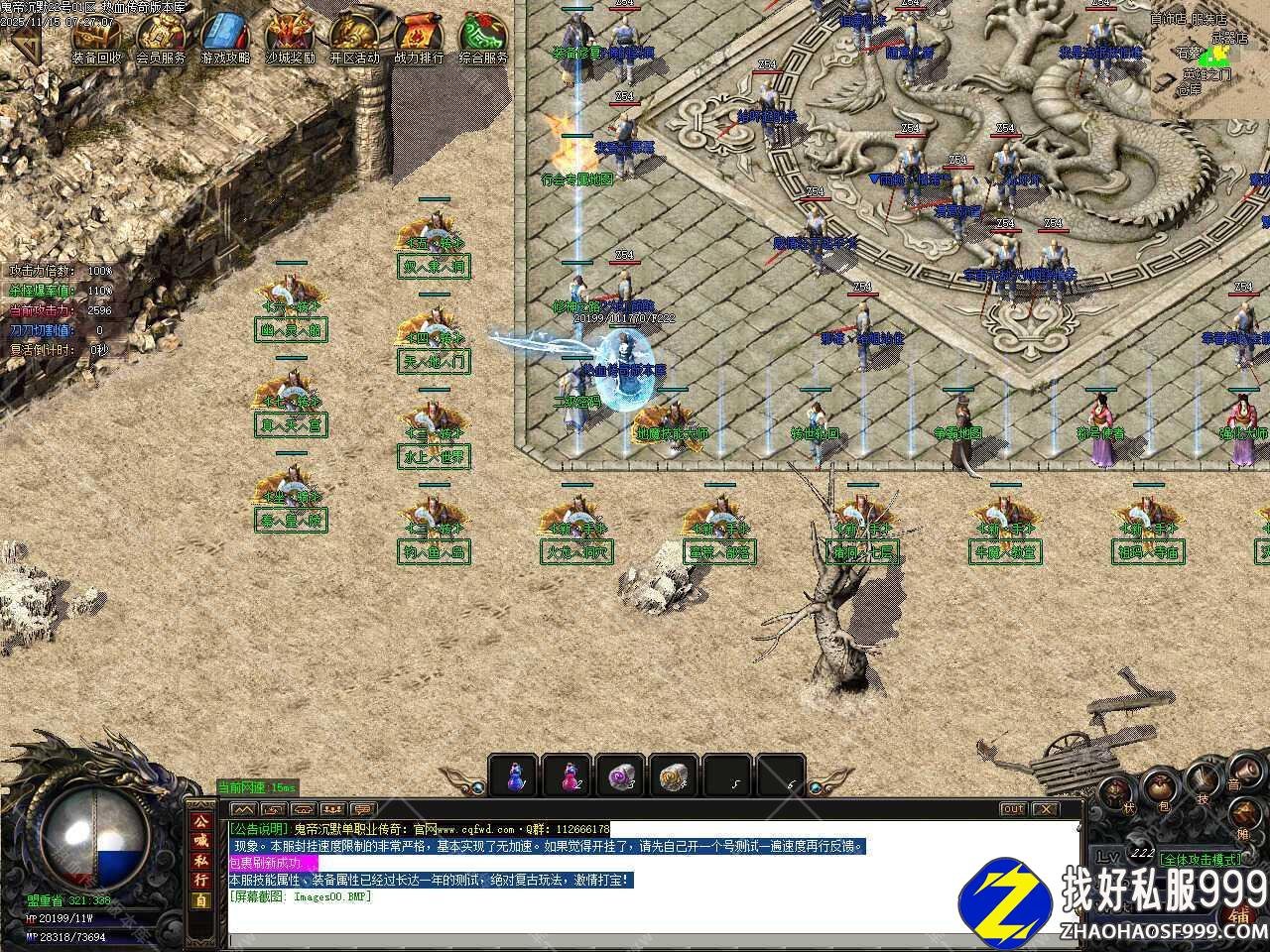
Task: View the 战力排行 power ranking scroll
Action: 419,40
